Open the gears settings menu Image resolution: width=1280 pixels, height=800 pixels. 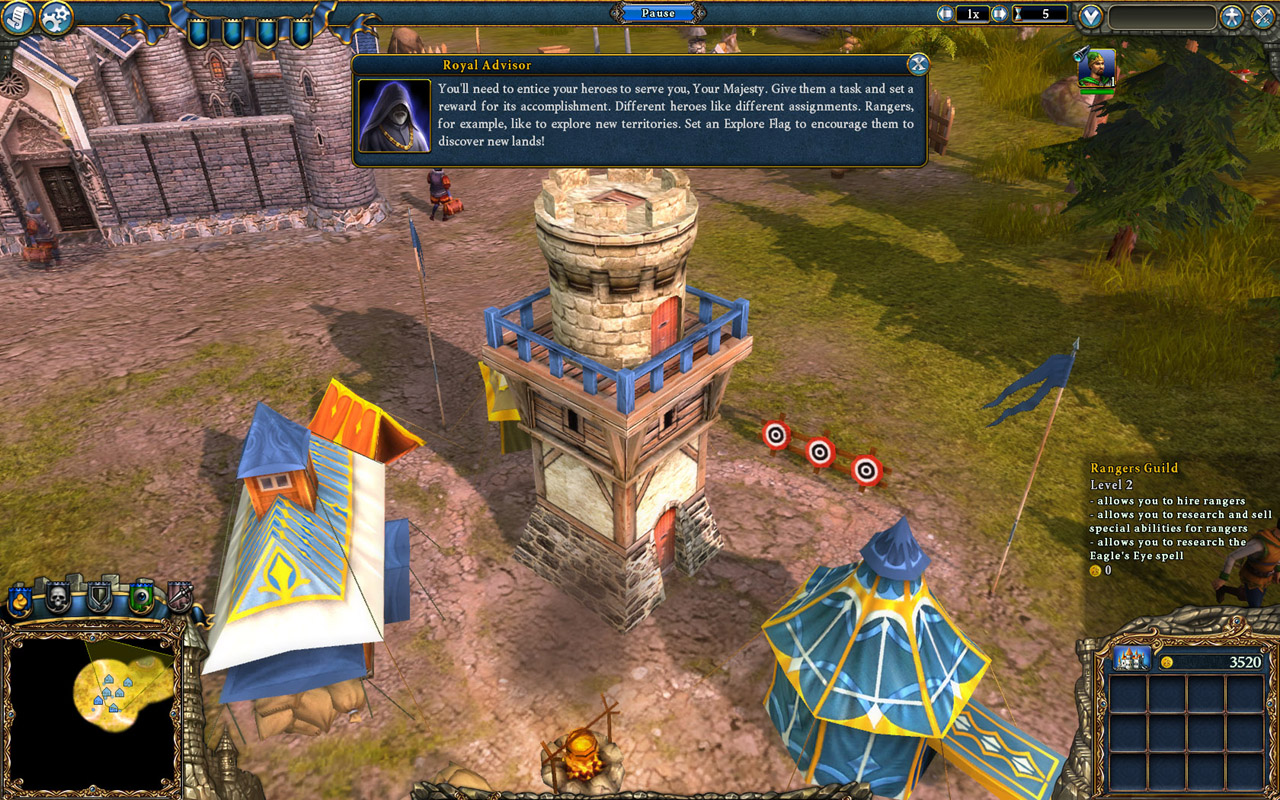[56, 17]
